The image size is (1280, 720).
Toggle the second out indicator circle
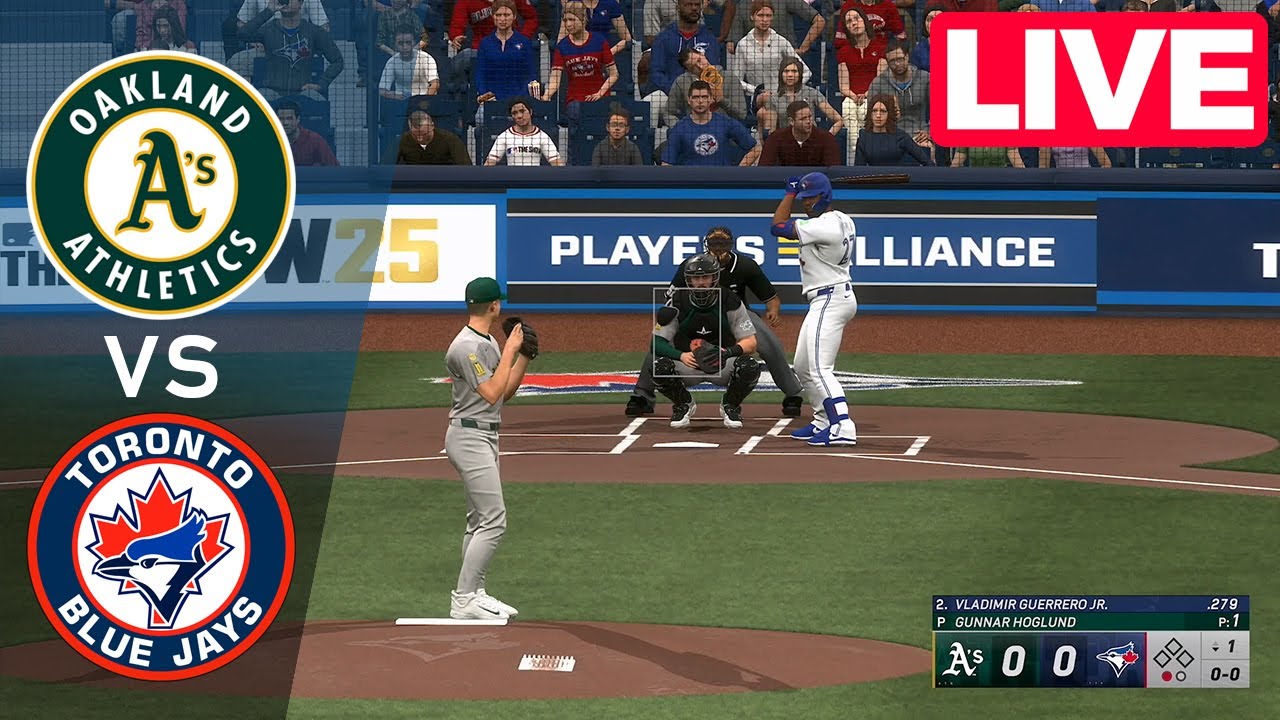point(1182,677)
